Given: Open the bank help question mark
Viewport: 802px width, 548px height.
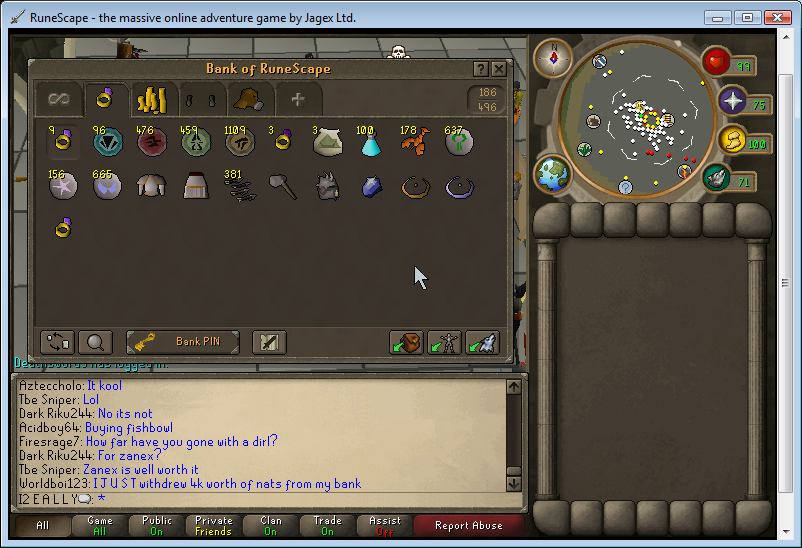Looking at the screenshot, I should 479,68.
